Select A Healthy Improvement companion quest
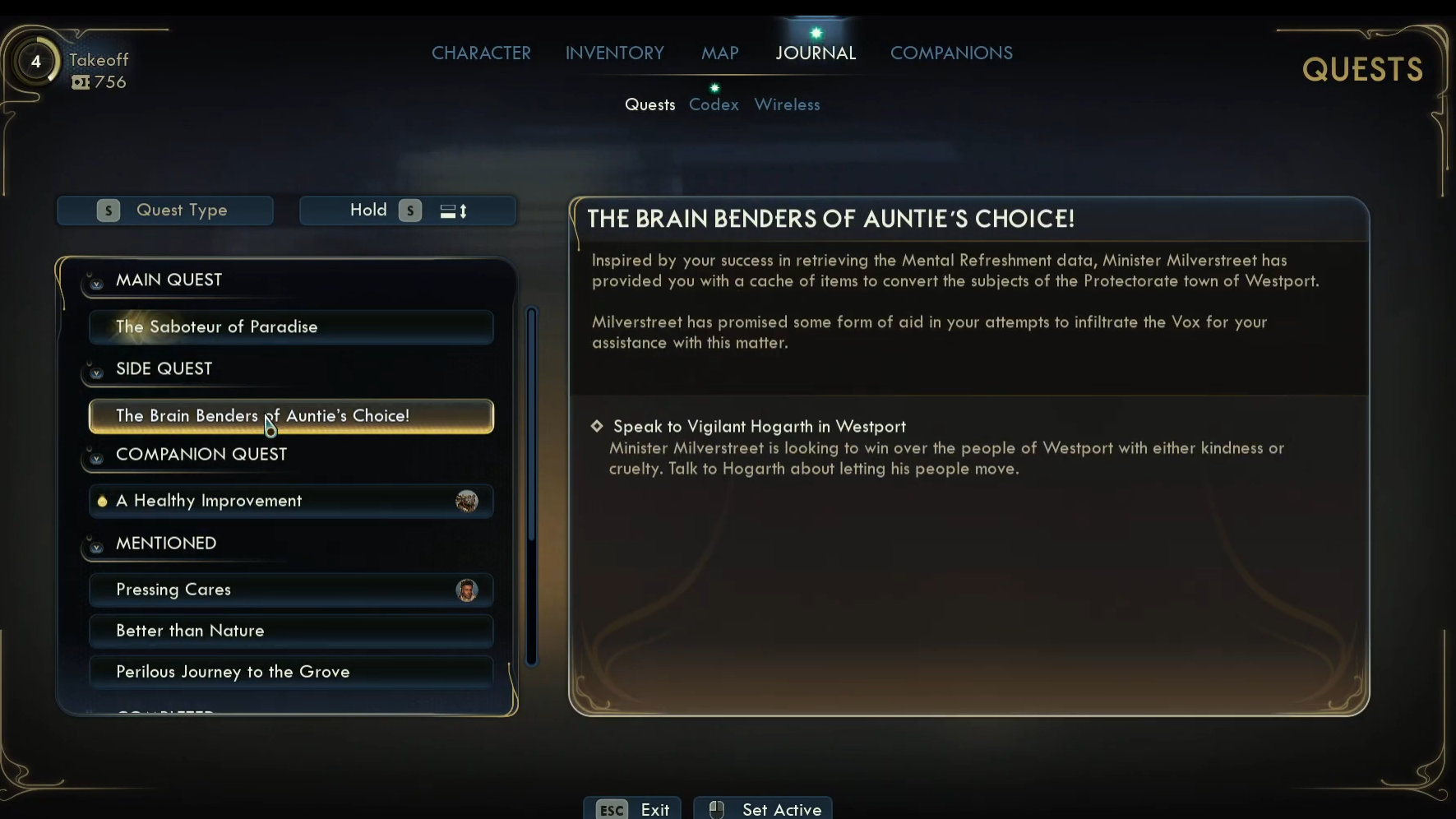This screenshot has height=819, width=1456. click(x=291, y=501)
